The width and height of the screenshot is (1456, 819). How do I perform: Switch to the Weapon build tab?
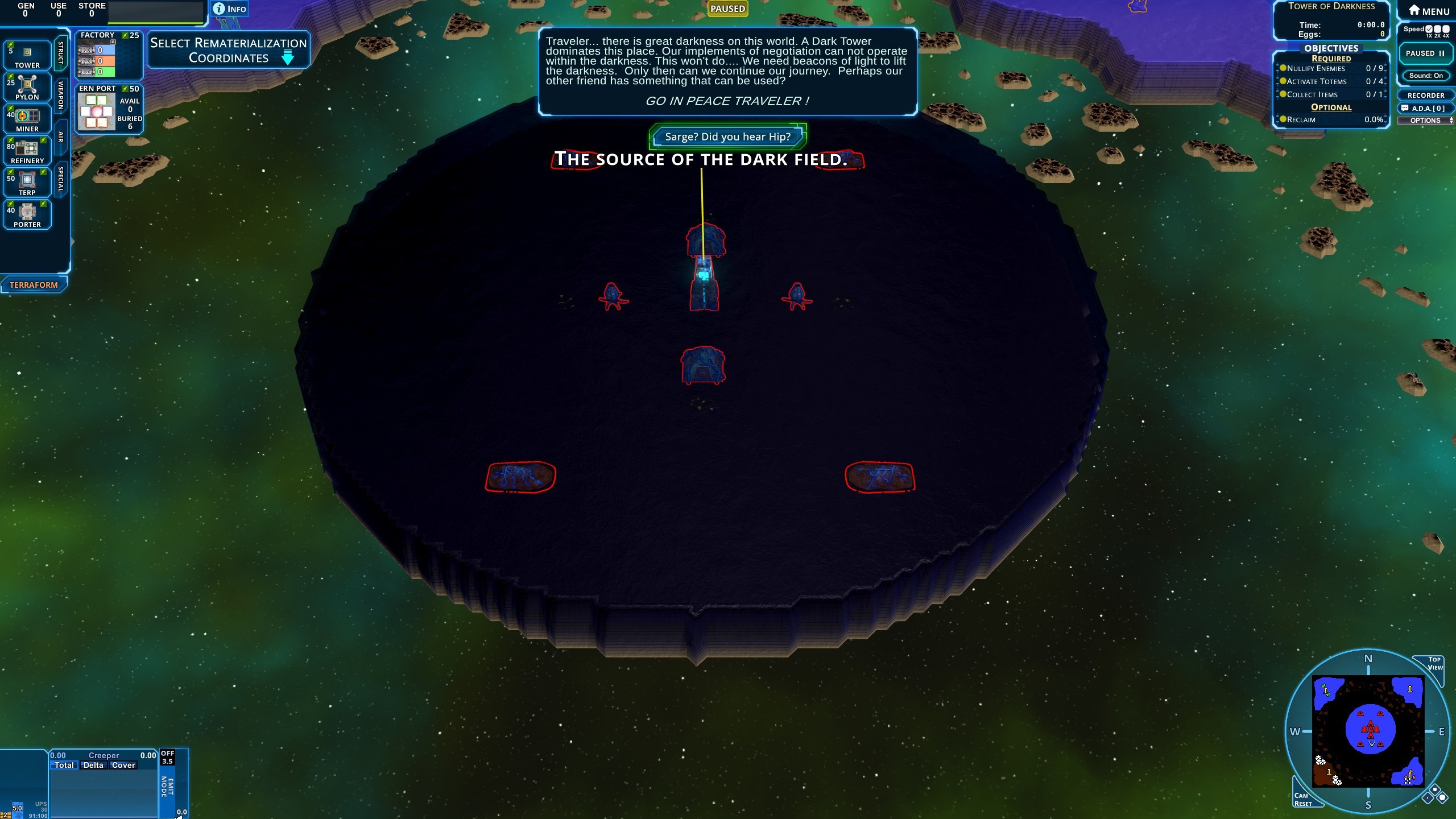point(61,95)
